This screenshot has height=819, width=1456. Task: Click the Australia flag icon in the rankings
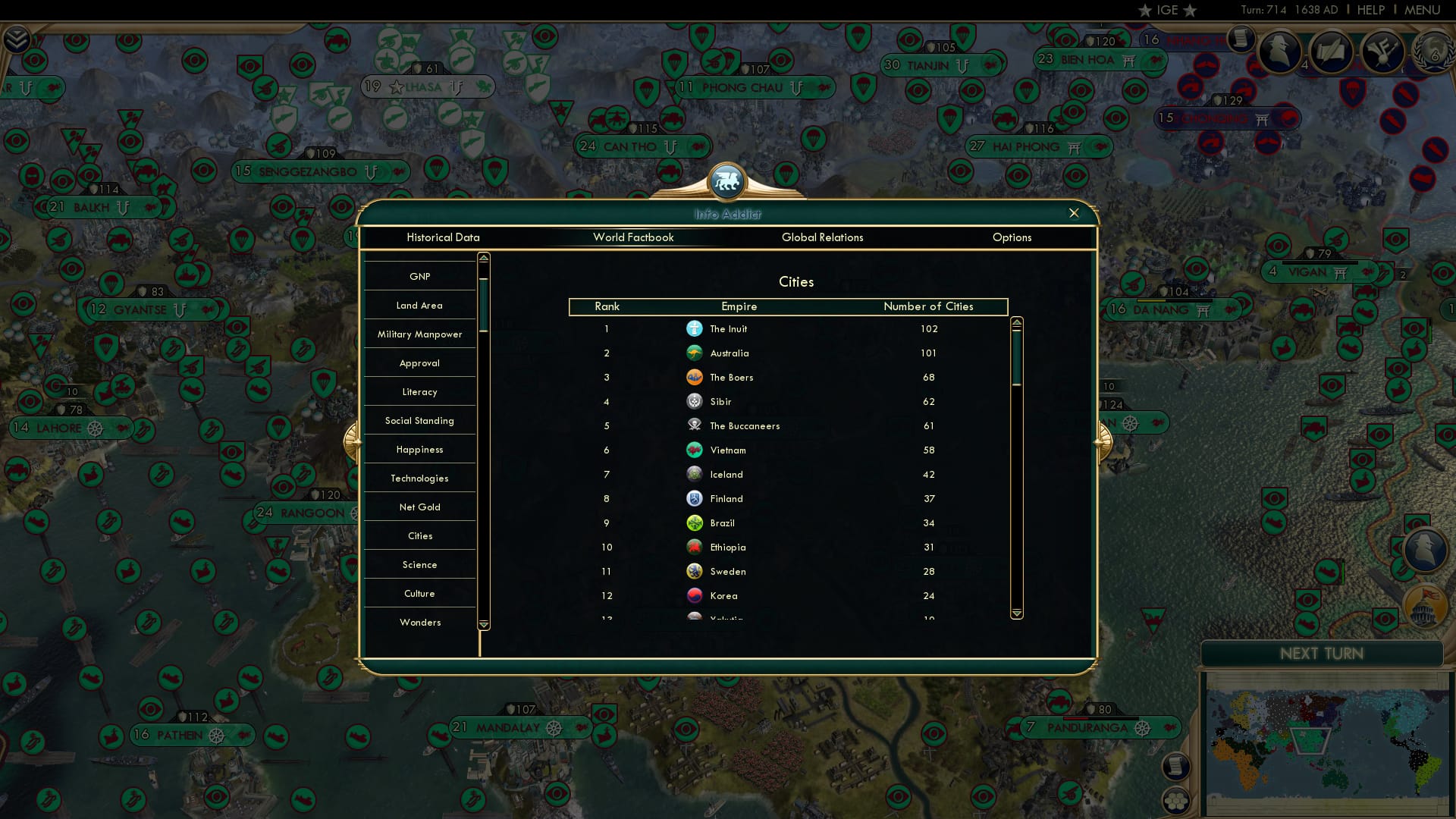695,353
